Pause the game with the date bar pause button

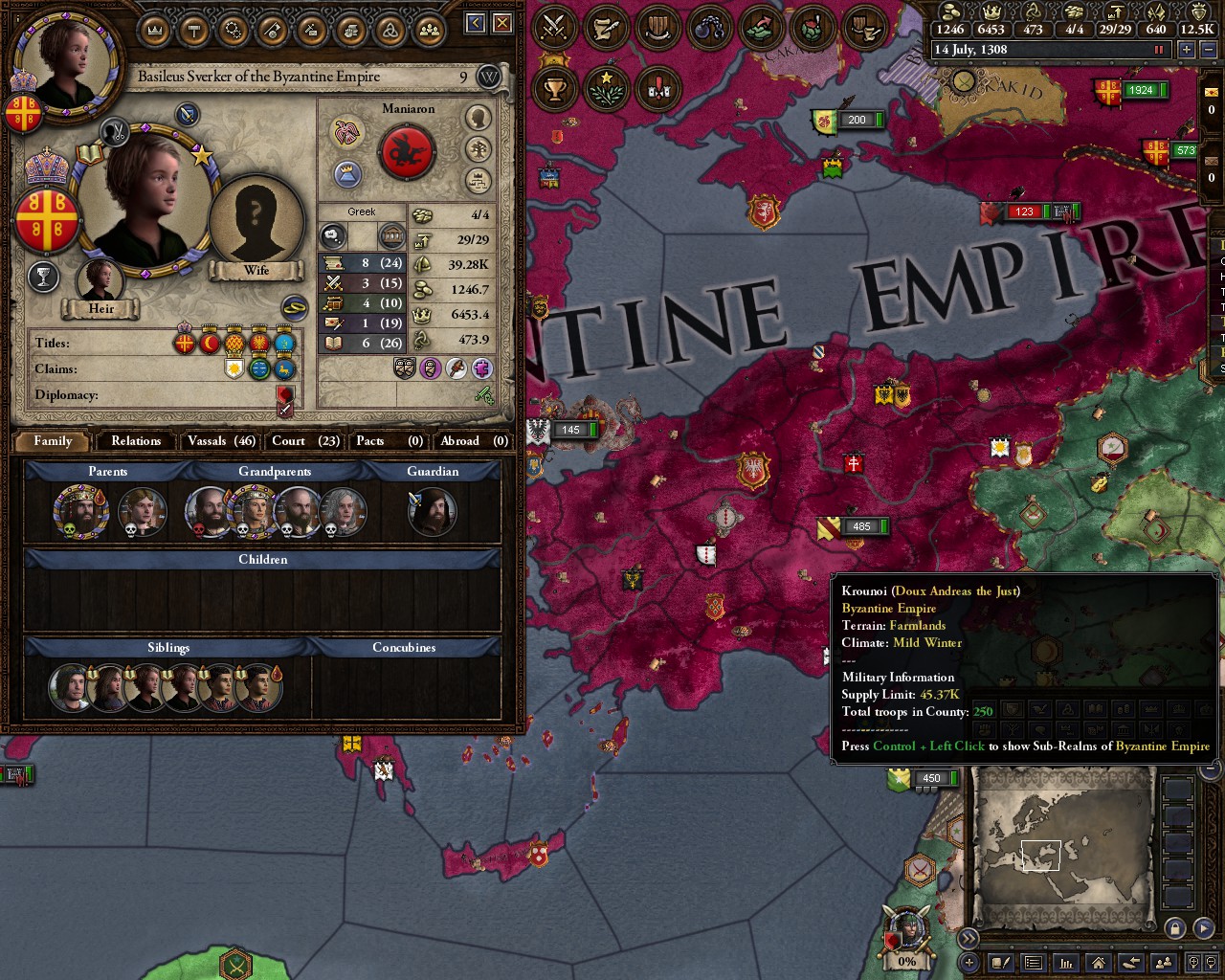pos(1159,50)
